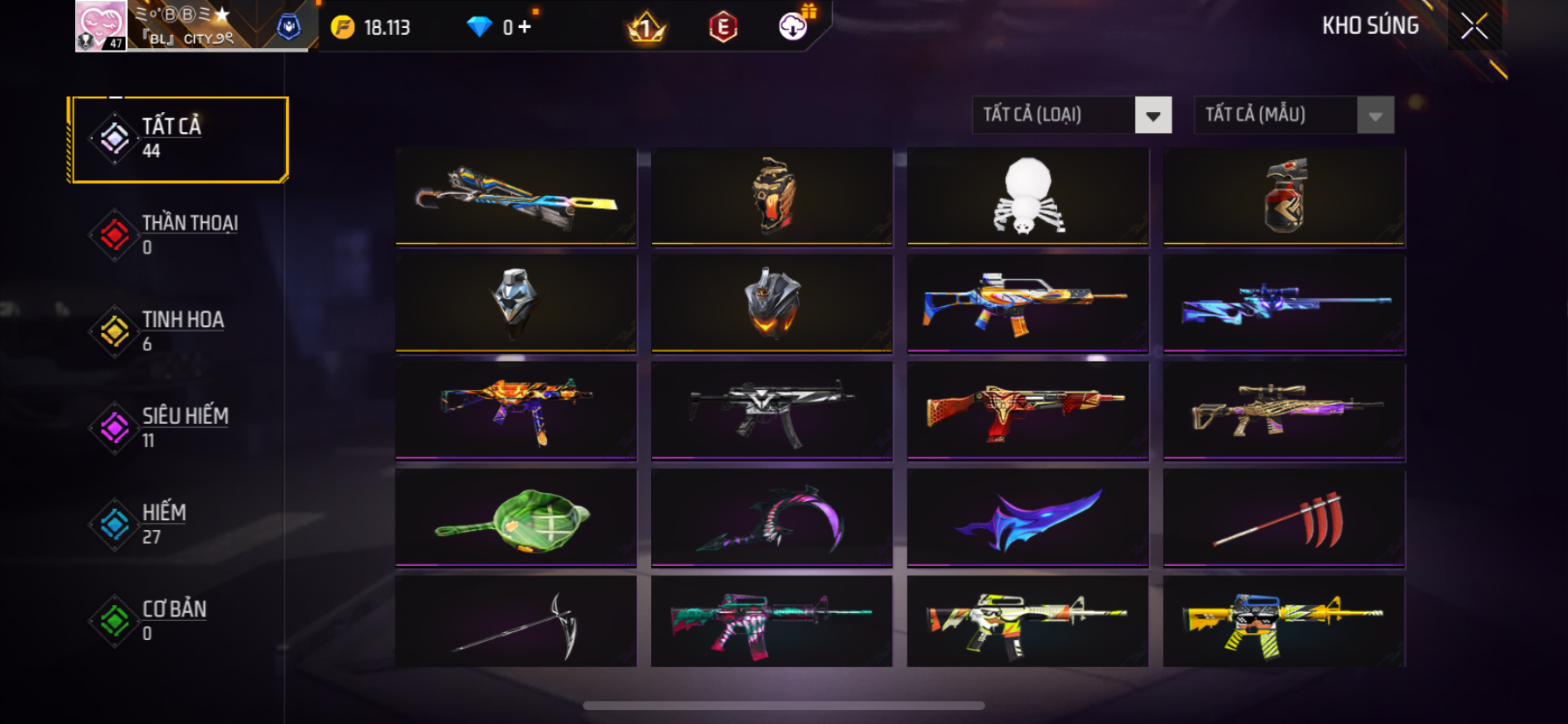Click the red E hexagon badge icon
Viewport: 1568px width, 724px height.
point(723,28)
